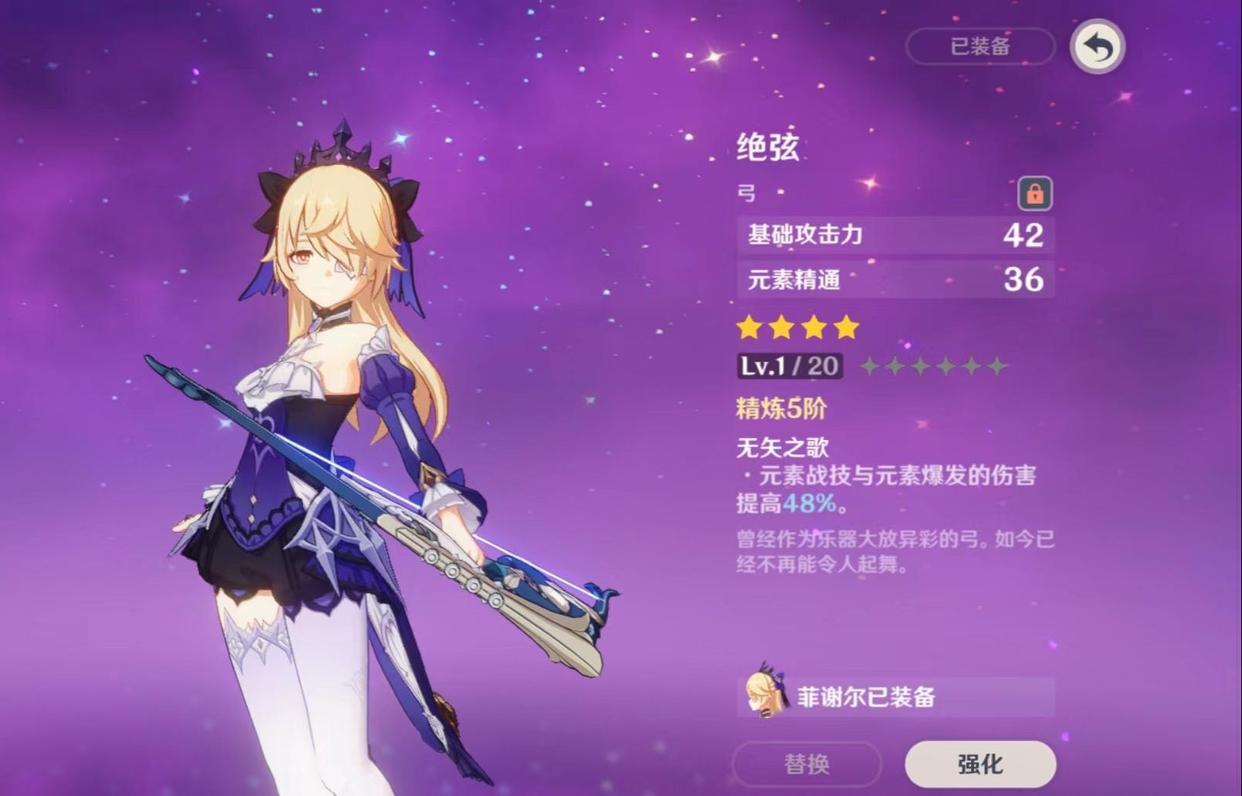Viewport: 1242px width, 796px height.
Task: Click the back arrow button
Action: pyautogui.click(x=1097, y=47)
